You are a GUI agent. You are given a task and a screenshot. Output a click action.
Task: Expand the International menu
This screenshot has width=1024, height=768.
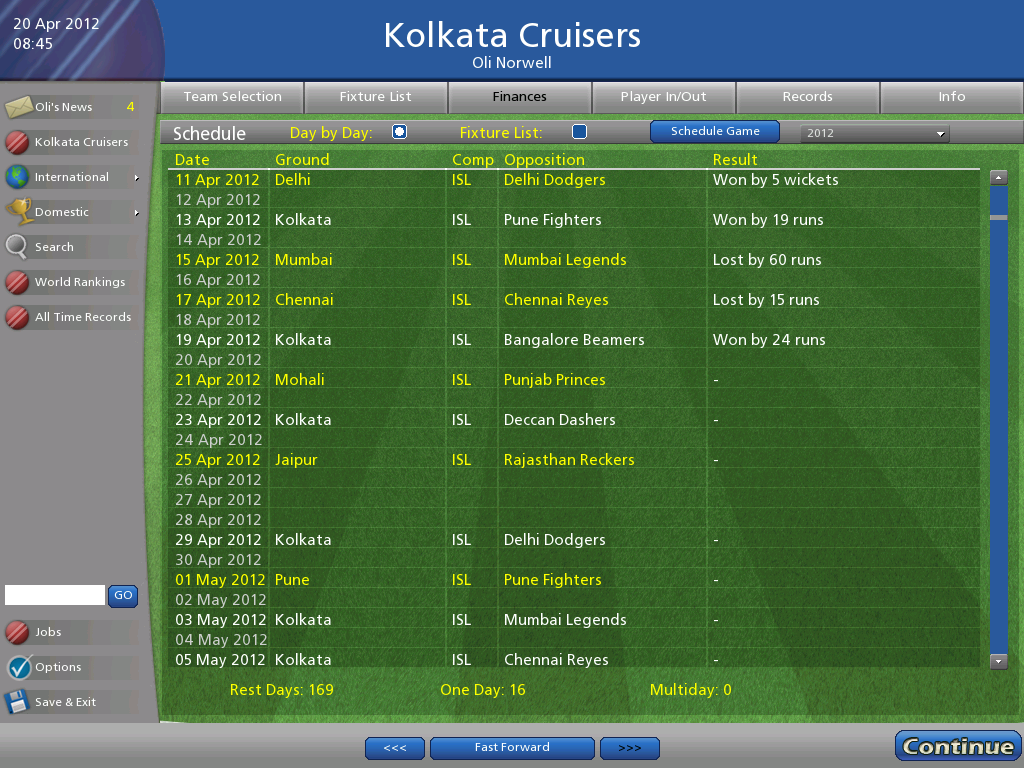[x=72, y=177]
